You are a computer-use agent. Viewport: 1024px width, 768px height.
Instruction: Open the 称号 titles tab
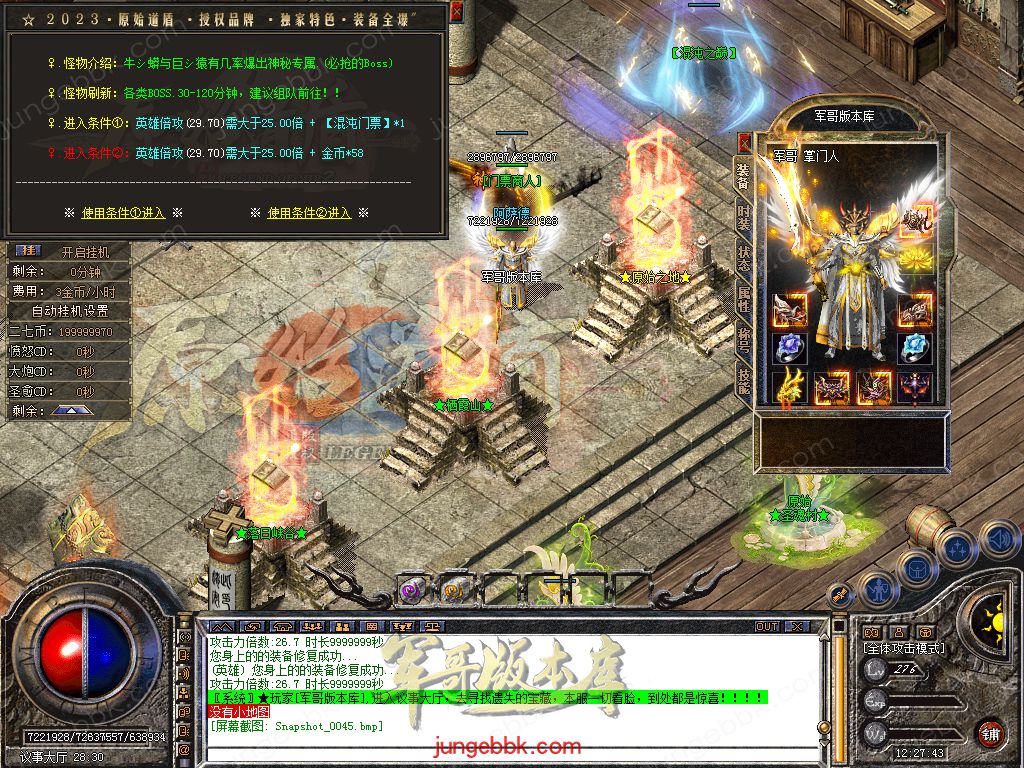click(743, 335)
